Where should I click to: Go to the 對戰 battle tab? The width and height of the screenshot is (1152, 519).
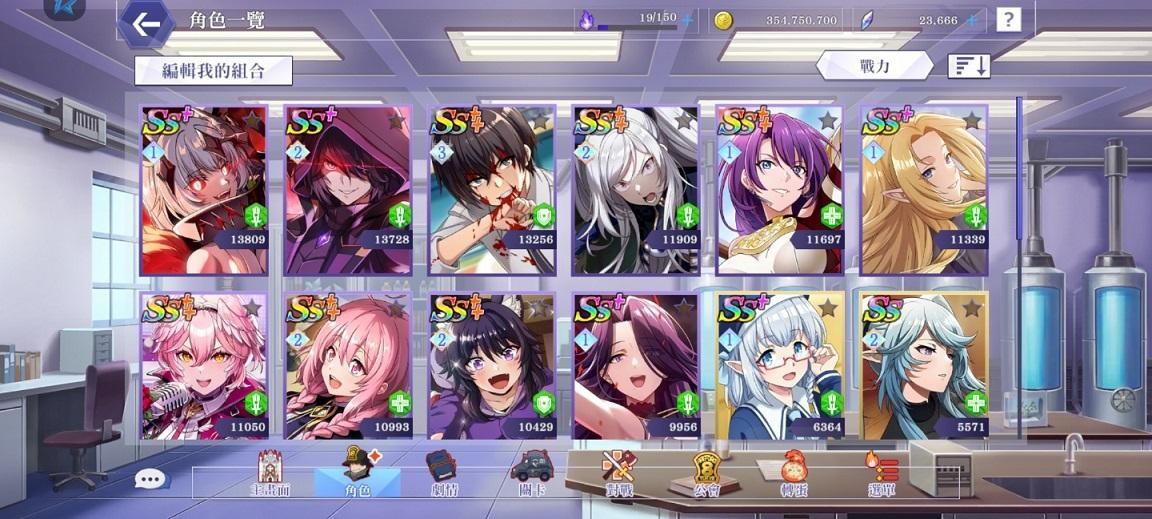pyautogui.click(x=618, y=474)
